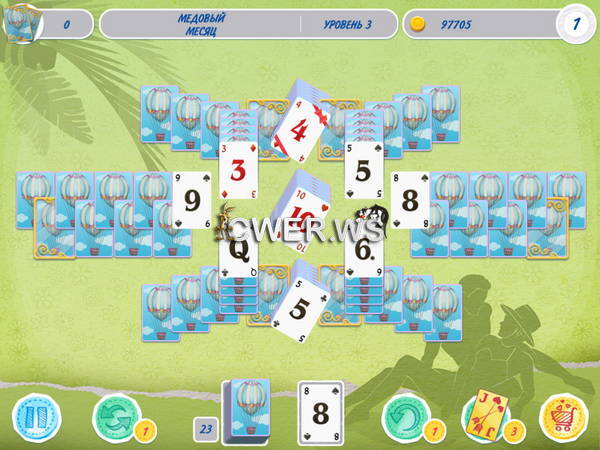Screen dimensions: 600x450
Task: Play the 6 of spades card
Action: (364, 249)
